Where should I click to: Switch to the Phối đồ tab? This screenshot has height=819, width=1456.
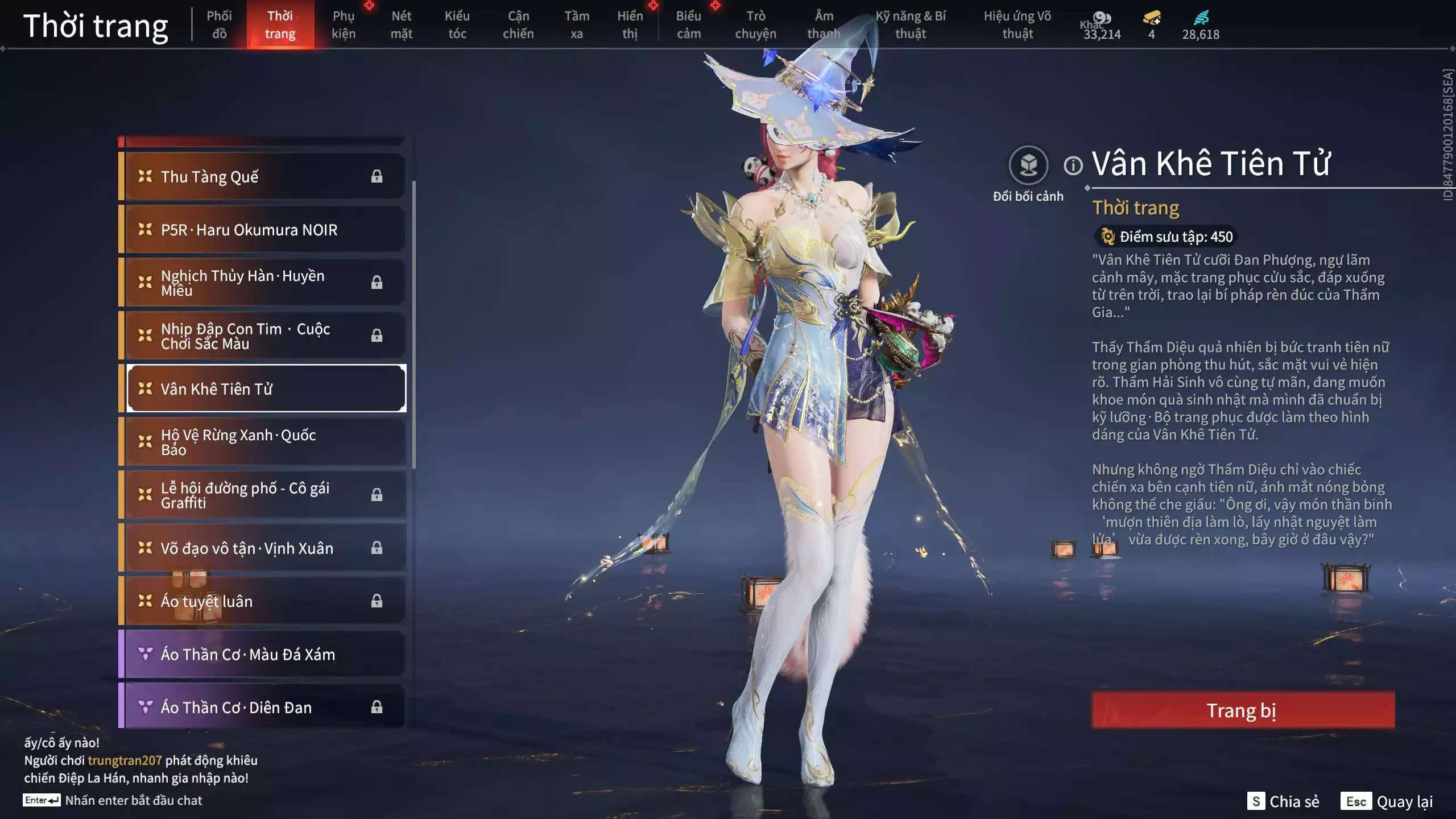(219, 25)
